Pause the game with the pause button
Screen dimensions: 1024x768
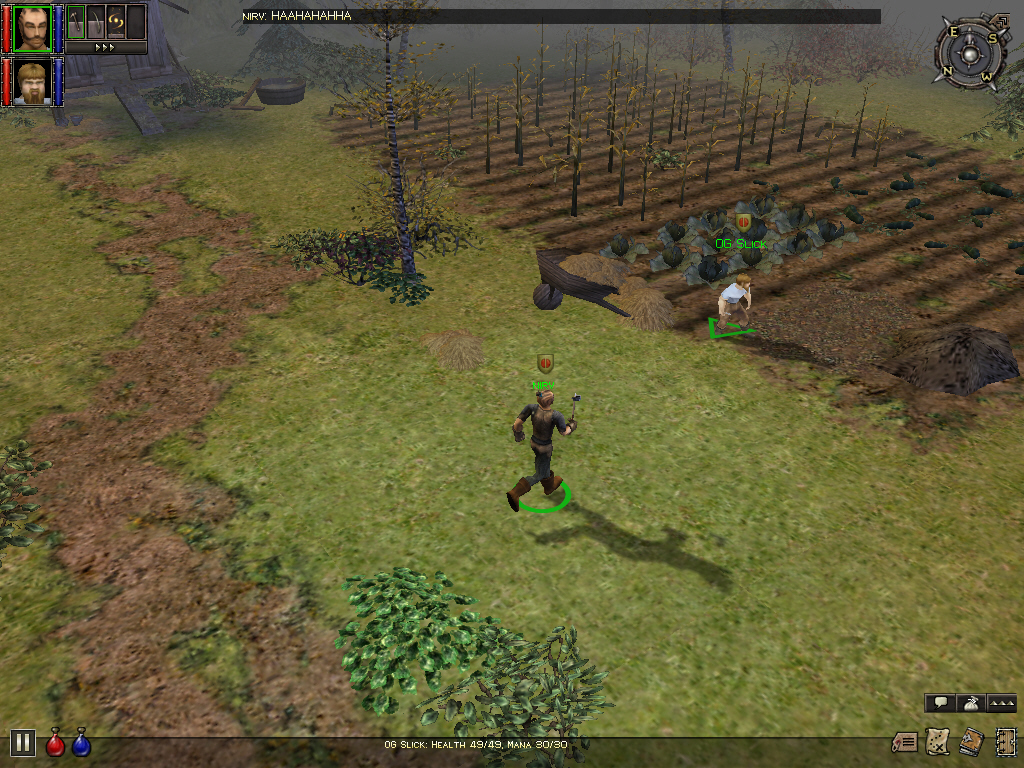(x=23, y=742)
